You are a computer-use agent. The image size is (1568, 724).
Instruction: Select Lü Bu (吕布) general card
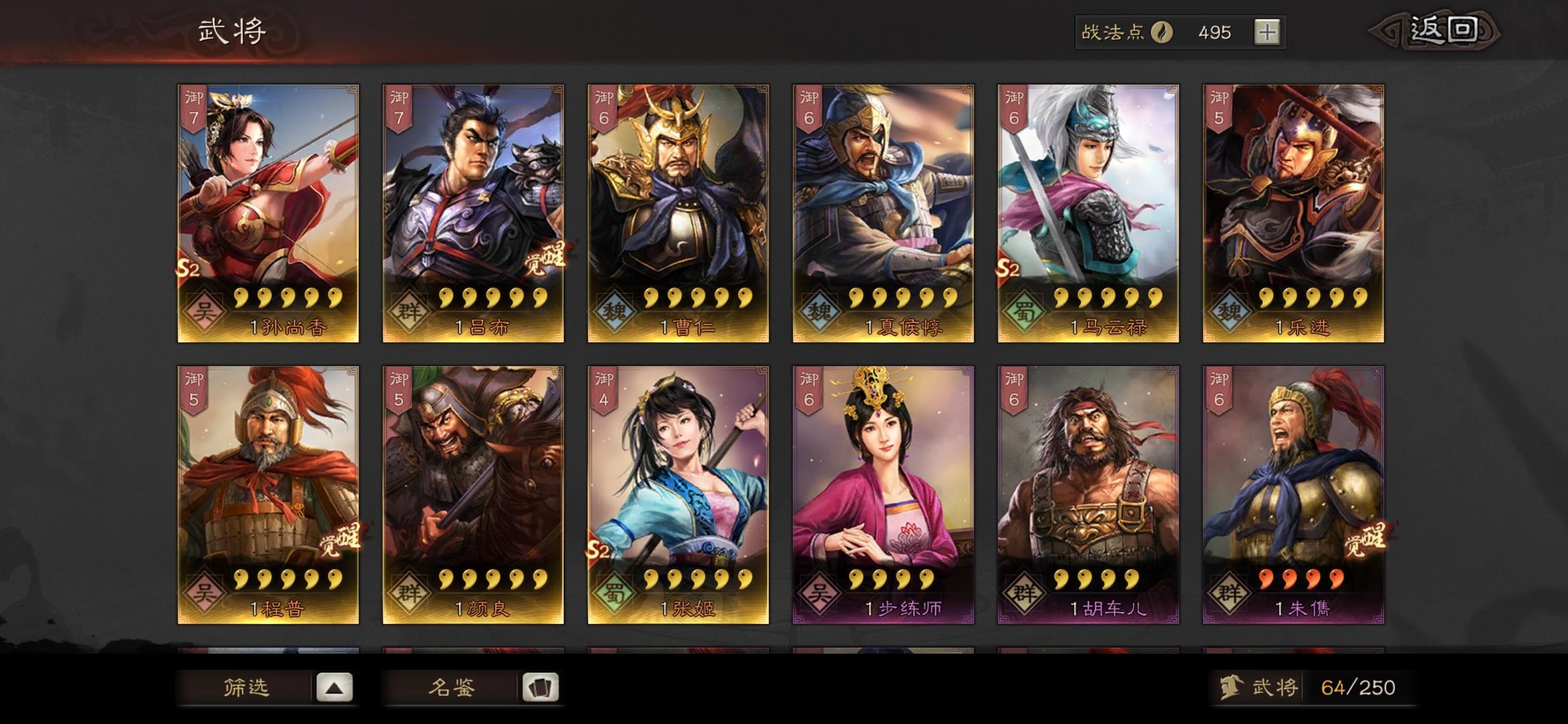click(472, 201)
